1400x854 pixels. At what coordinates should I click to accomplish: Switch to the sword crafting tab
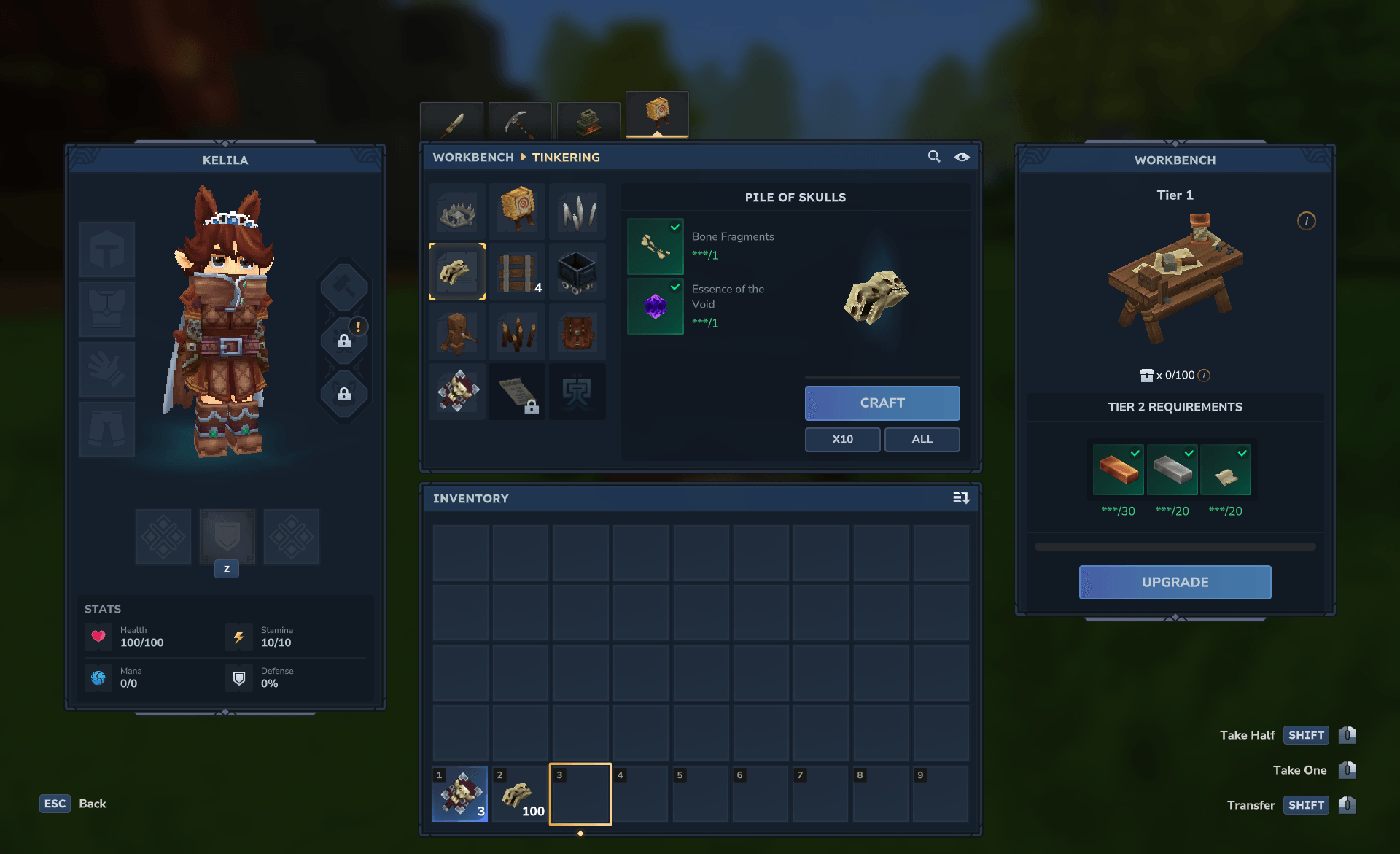[x=451, y=122]
